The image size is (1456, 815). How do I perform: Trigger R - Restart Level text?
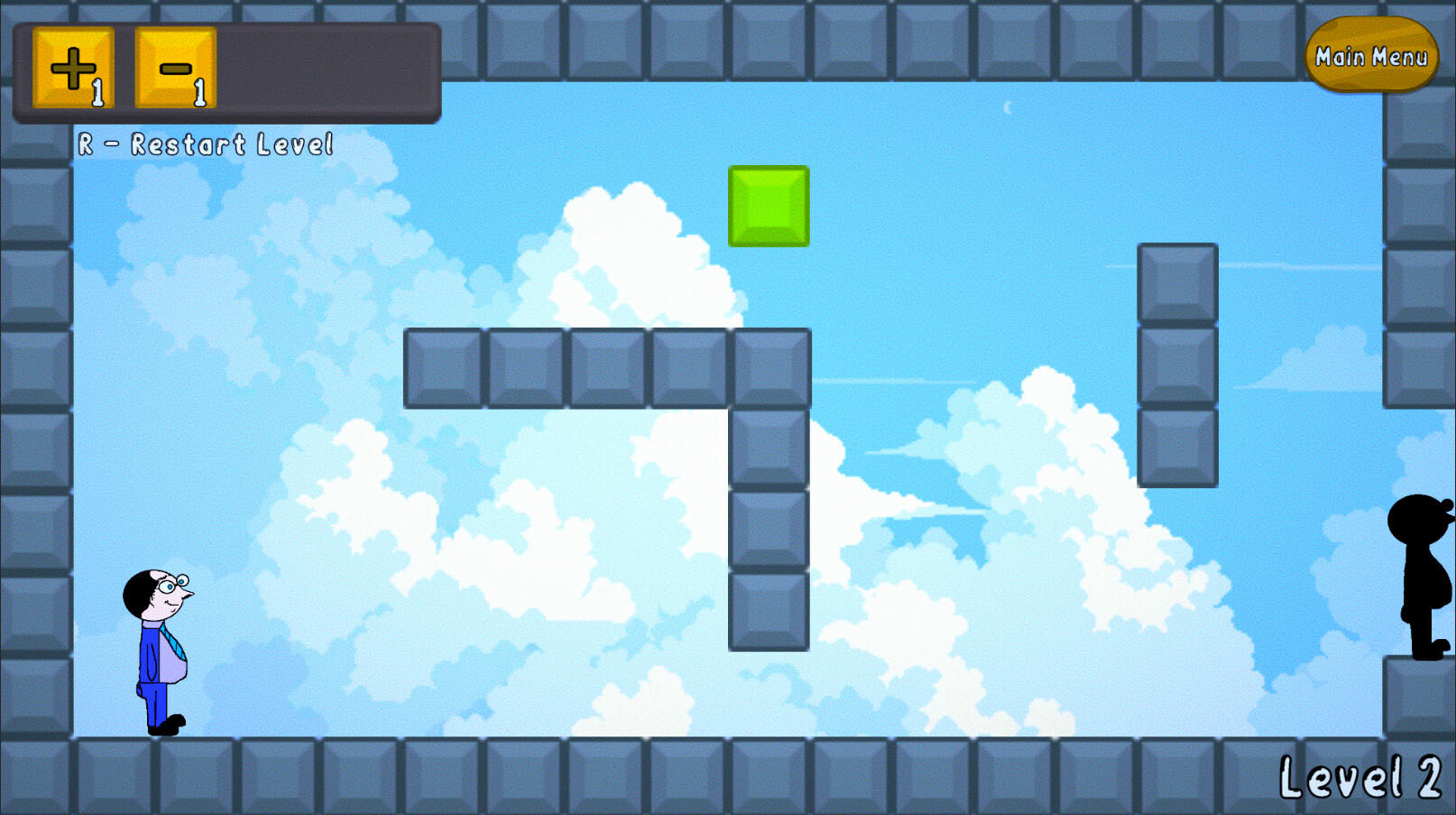pos(206,143)
